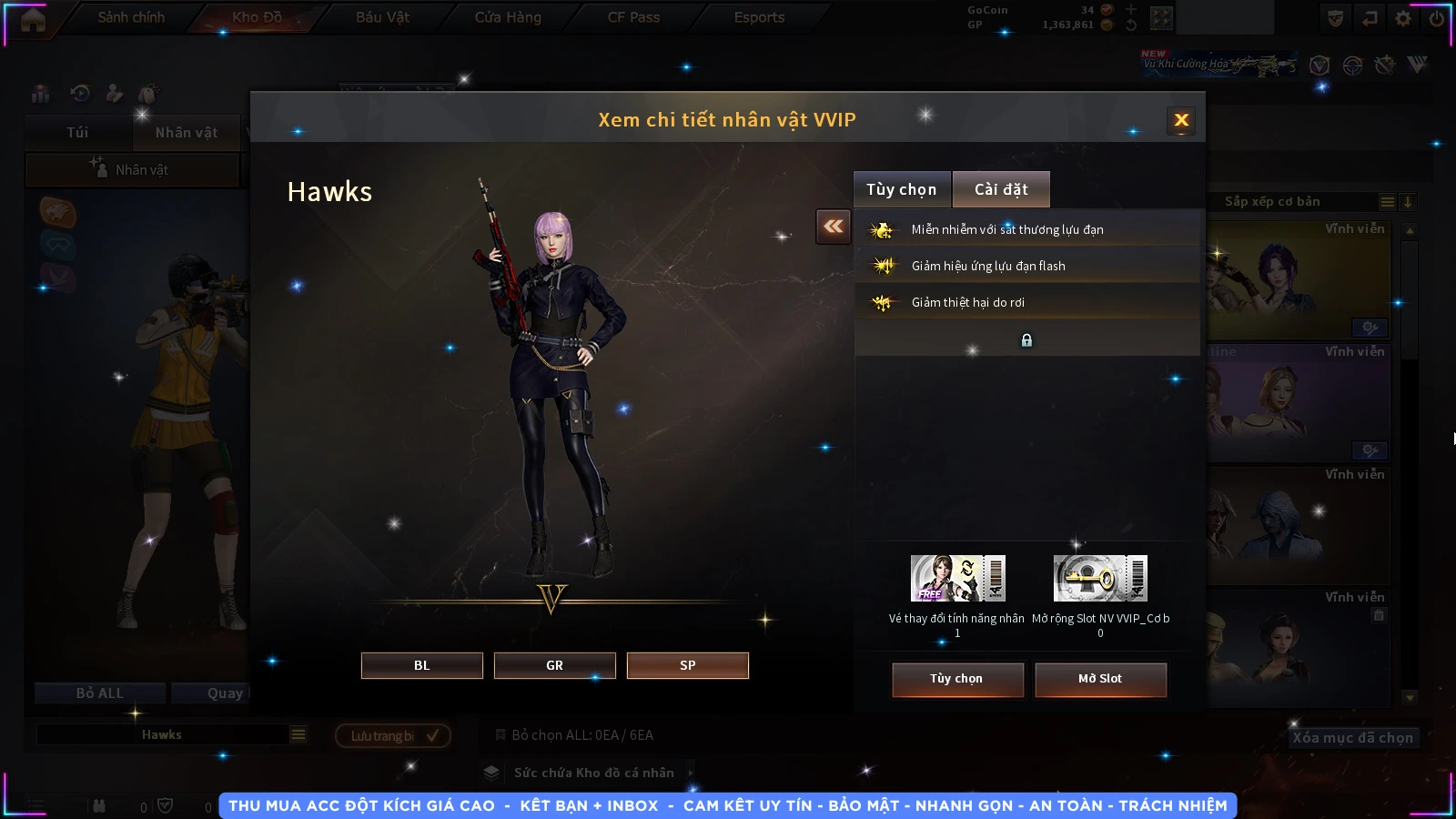Click the Mở Slot button
Image resolution: width=1456 pixels, height=819 pixels.
[1100, 679]
